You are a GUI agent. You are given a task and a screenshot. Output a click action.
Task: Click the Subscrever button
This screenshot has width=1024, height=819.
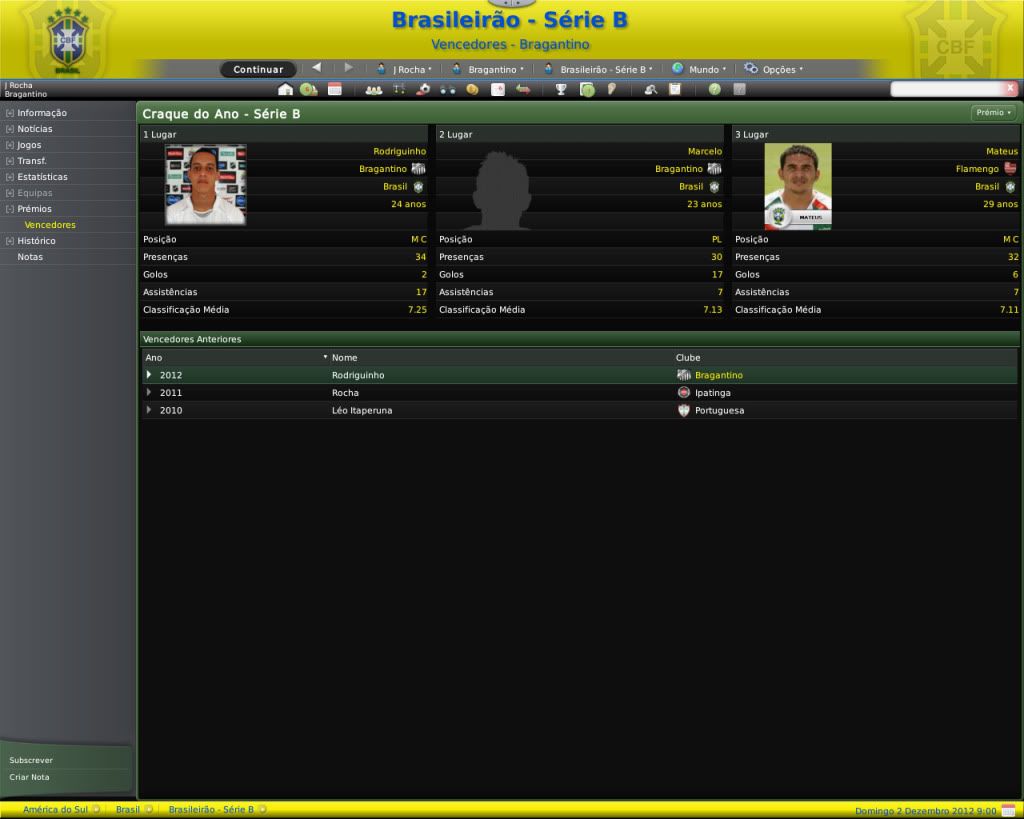(x=31, y=760)
